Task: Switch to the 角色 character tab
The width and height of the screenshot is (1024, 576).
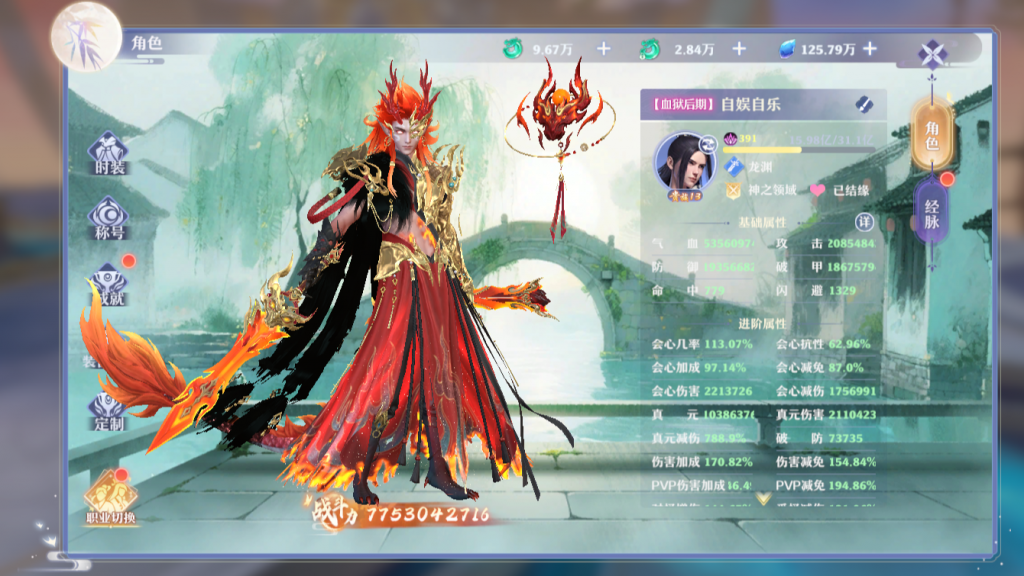Action: point(932,135)
